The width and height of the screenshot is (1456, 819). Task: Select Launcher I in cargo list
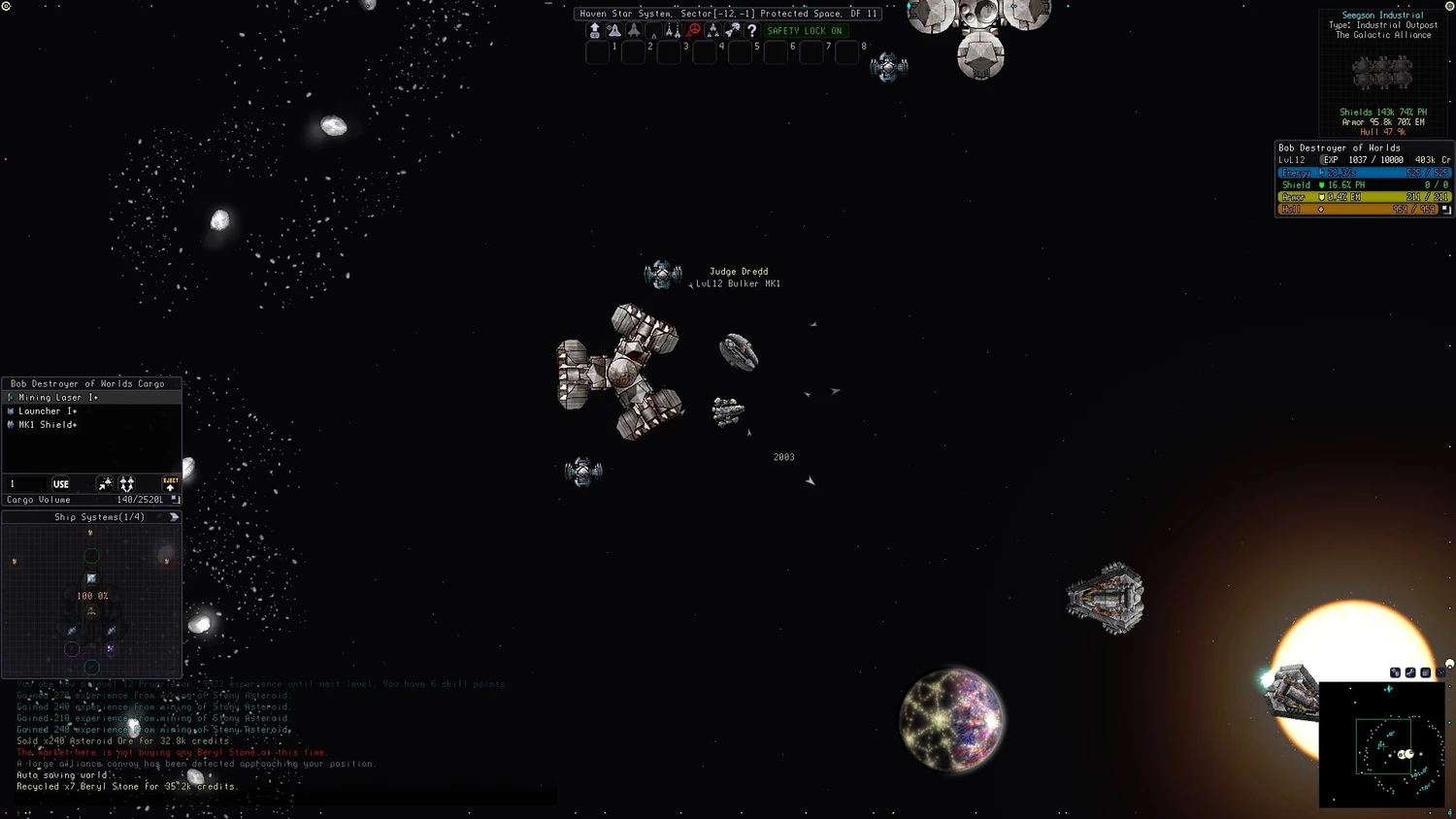pos(48,411)
